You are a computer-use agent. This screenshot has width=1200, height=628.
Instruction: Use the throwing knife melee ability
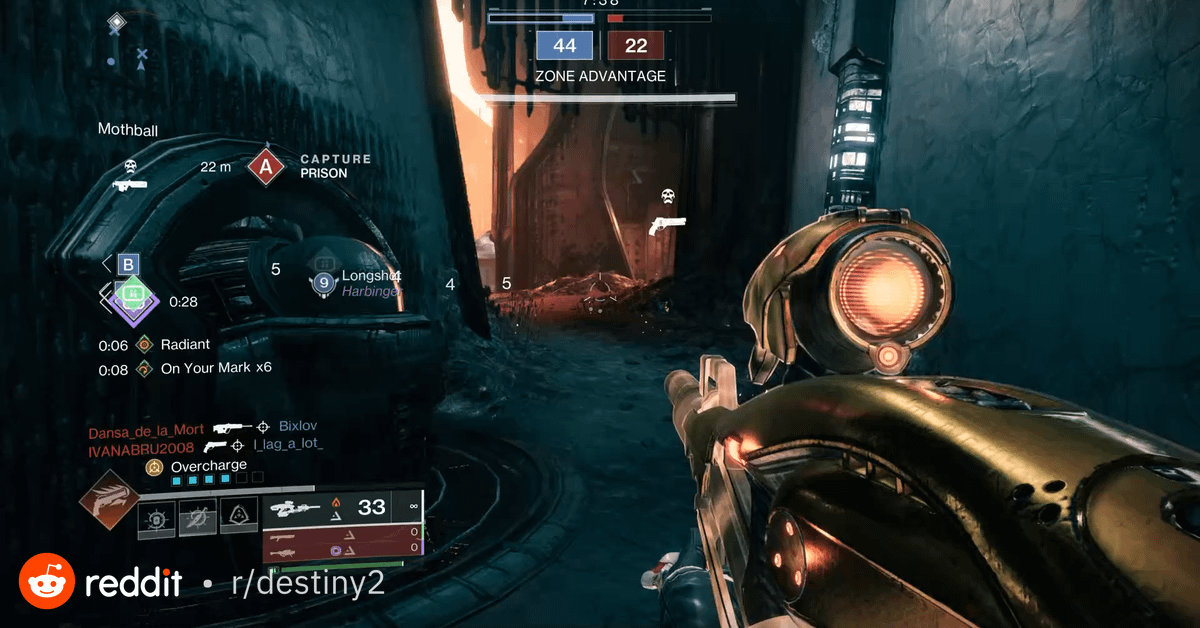[x=198, y=517]
